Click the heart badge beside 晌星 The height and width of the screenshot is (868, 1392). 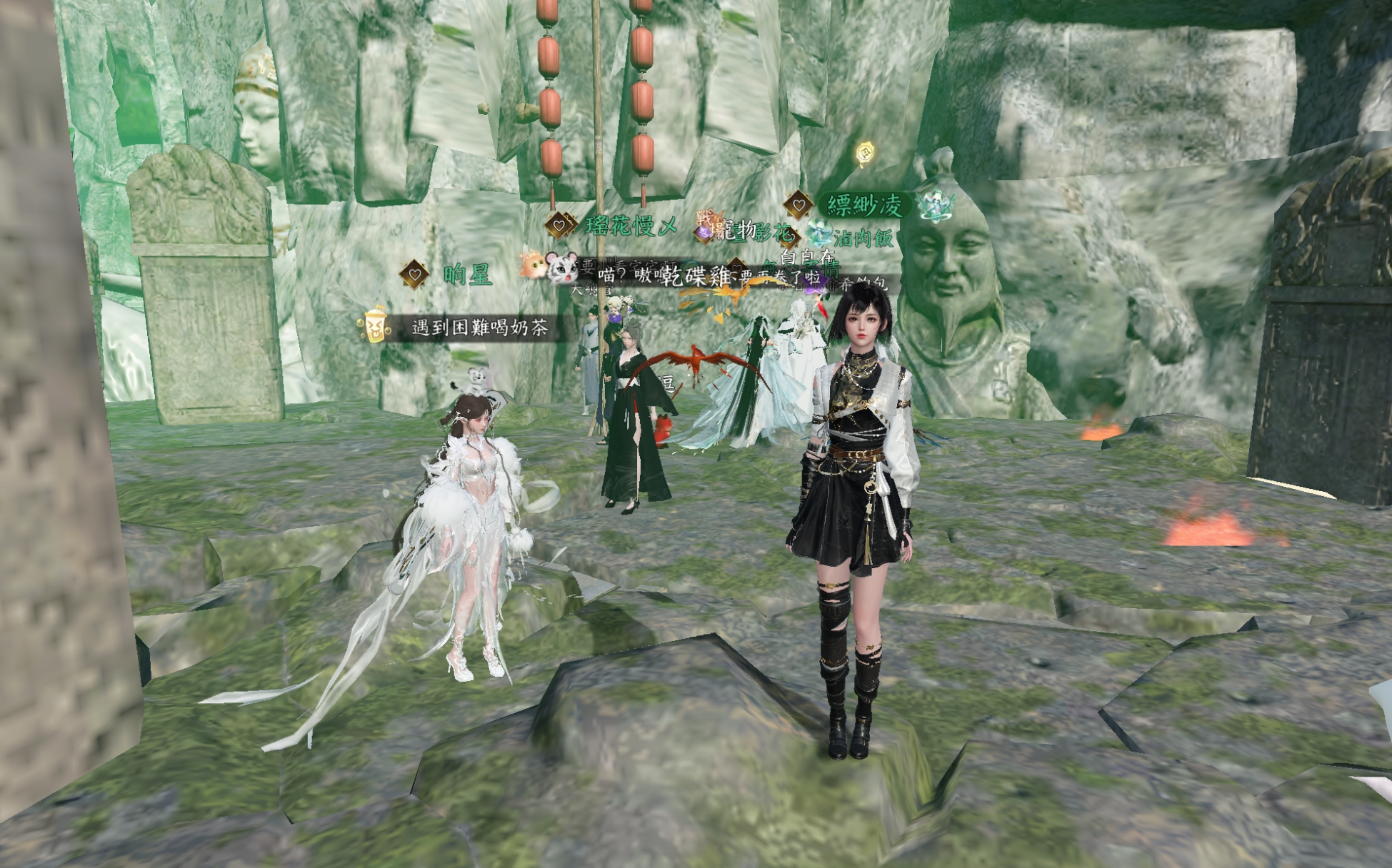point(414,274)
